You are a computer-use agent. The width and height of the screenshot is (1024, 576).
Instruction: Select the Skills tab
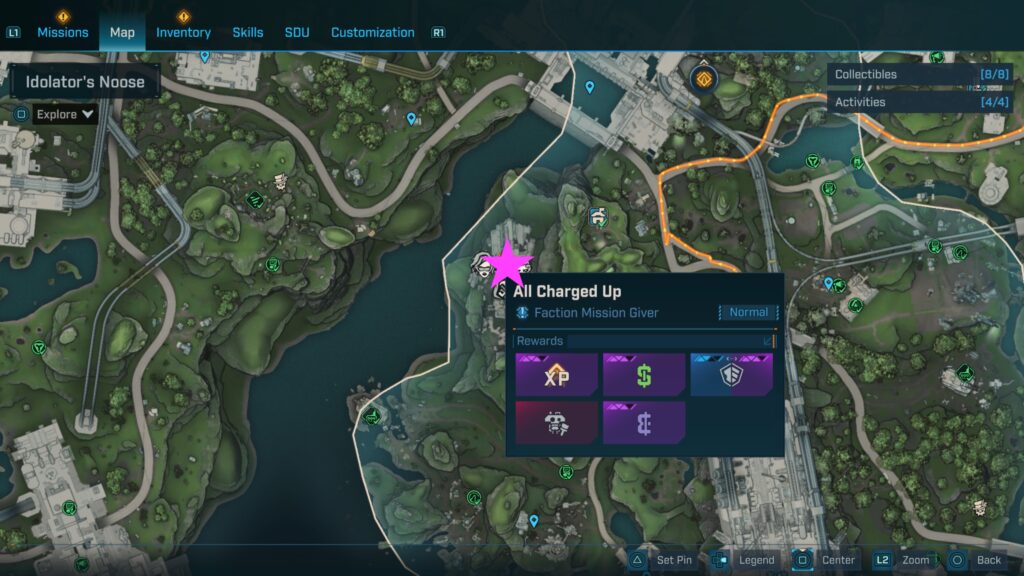[248, 32]
